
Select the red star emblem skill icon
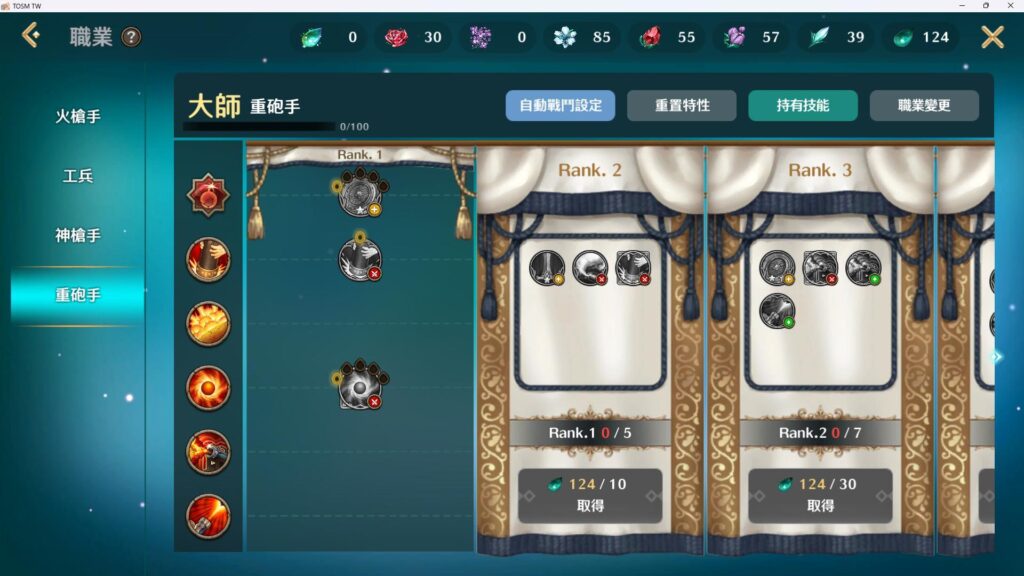(x=208, y=195)
